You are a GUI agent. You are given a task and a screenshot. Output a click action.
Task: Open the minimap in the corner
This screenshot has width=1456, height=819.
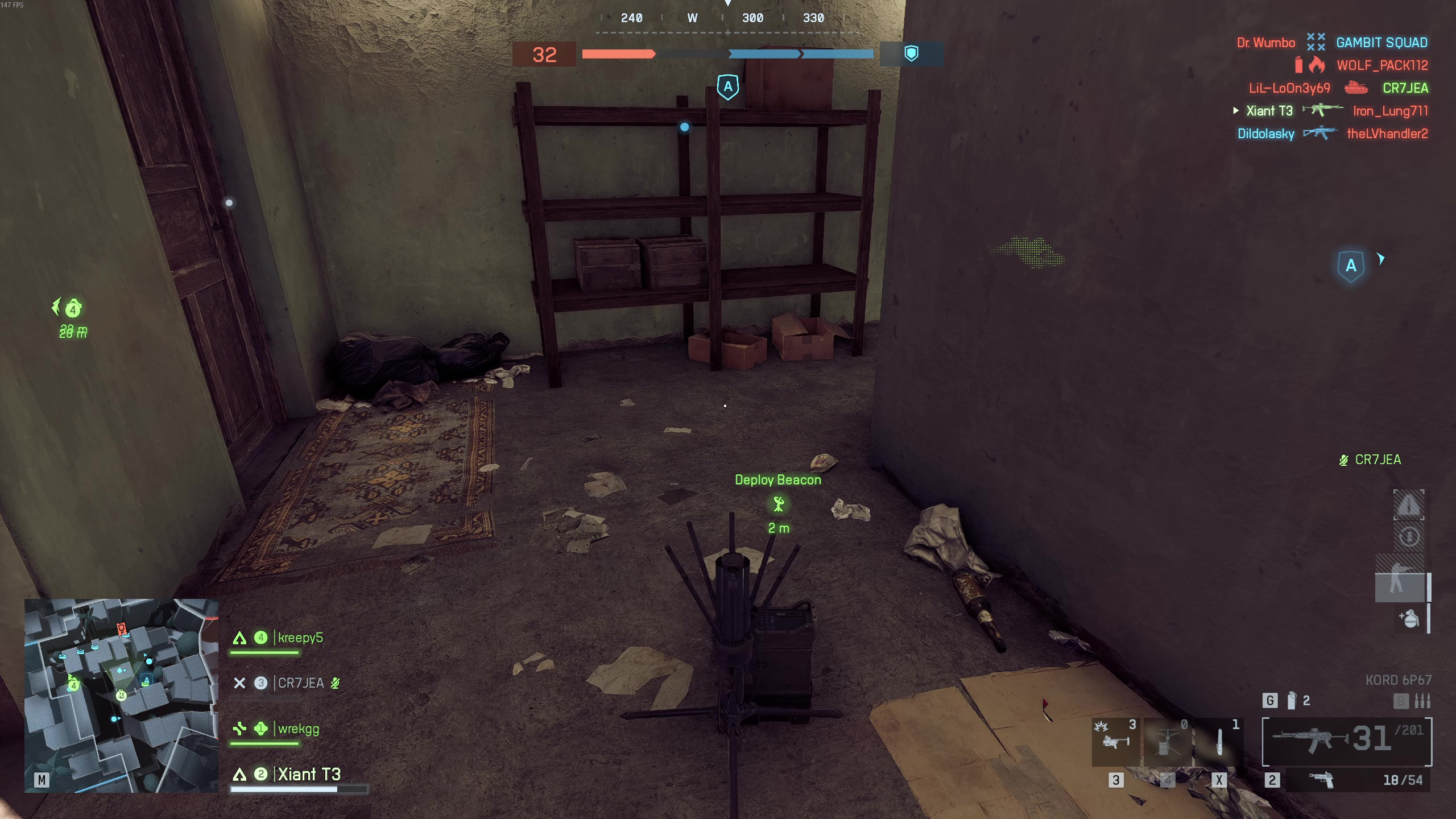[x=121, y=695]
